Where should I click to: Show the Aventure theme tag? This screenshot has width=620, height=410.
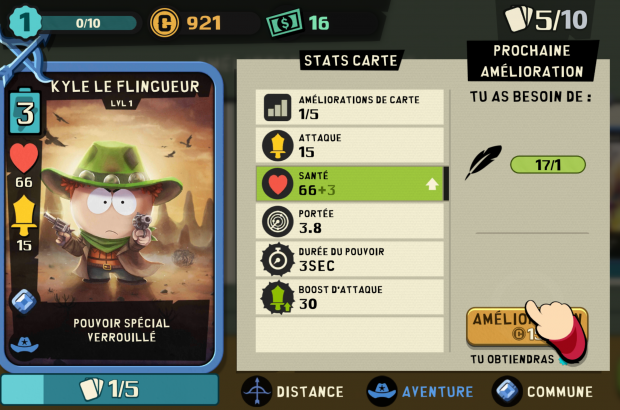[x=420, y=391]
